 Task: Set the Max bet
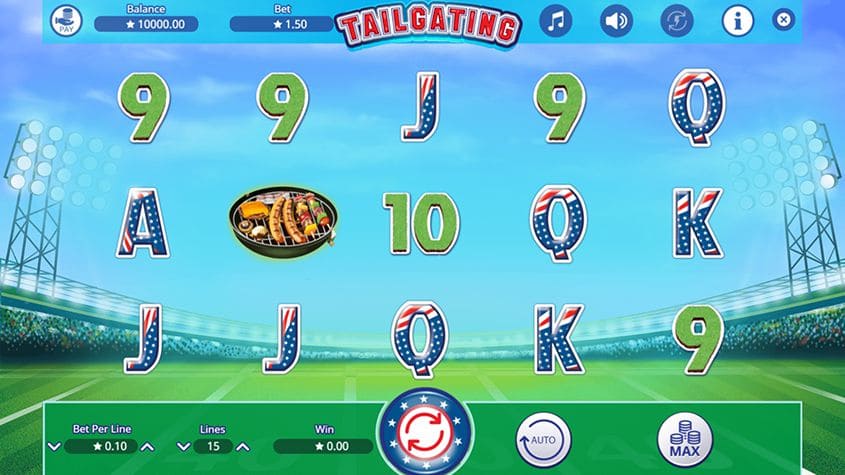click(x=685, y=439)
